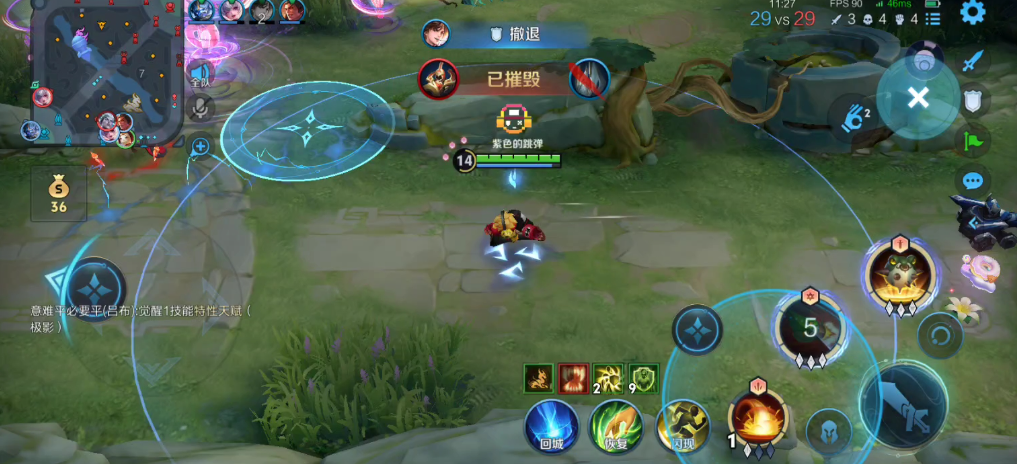The width and height of the screenshot is (1017, 464).
Task: Activate the 恢复 heal ability
Action: tap(615, 426)
